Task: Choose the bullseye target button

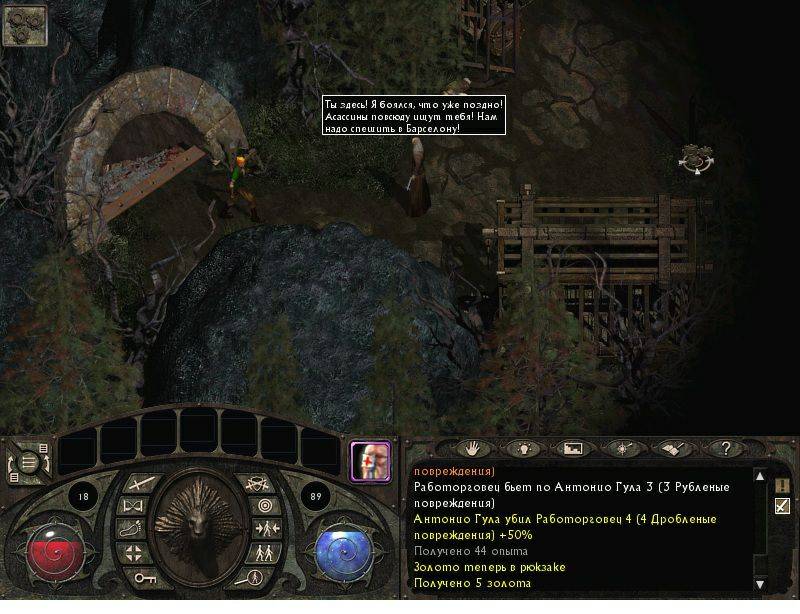Action: coord(264,506)
